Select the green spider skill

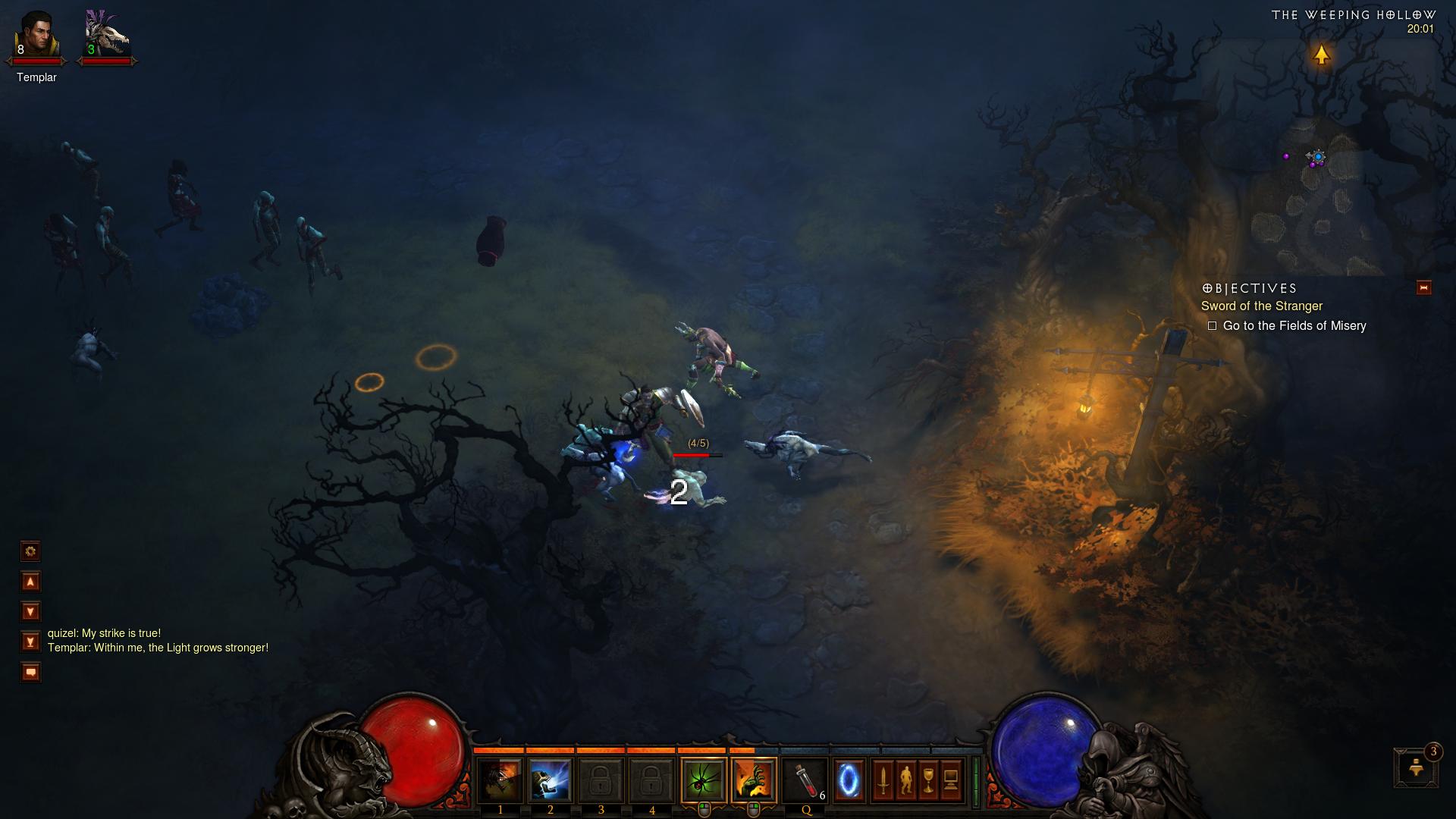(704, 780)
